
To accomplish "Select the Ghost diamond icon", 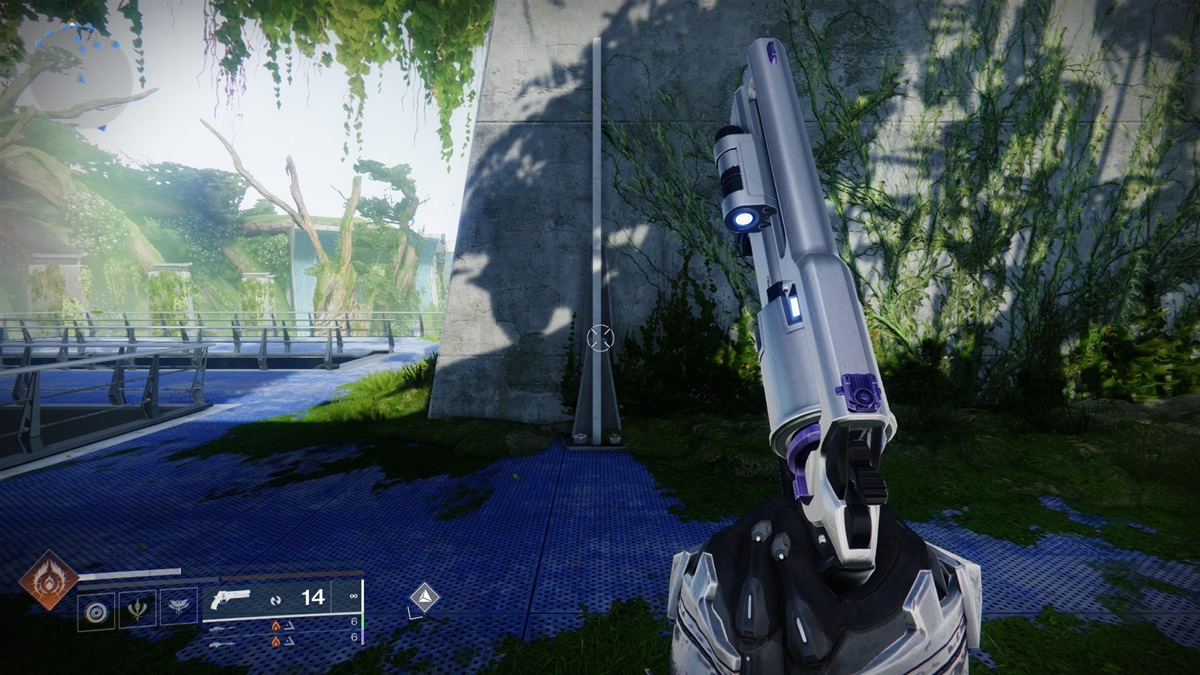I will (424, 598).
